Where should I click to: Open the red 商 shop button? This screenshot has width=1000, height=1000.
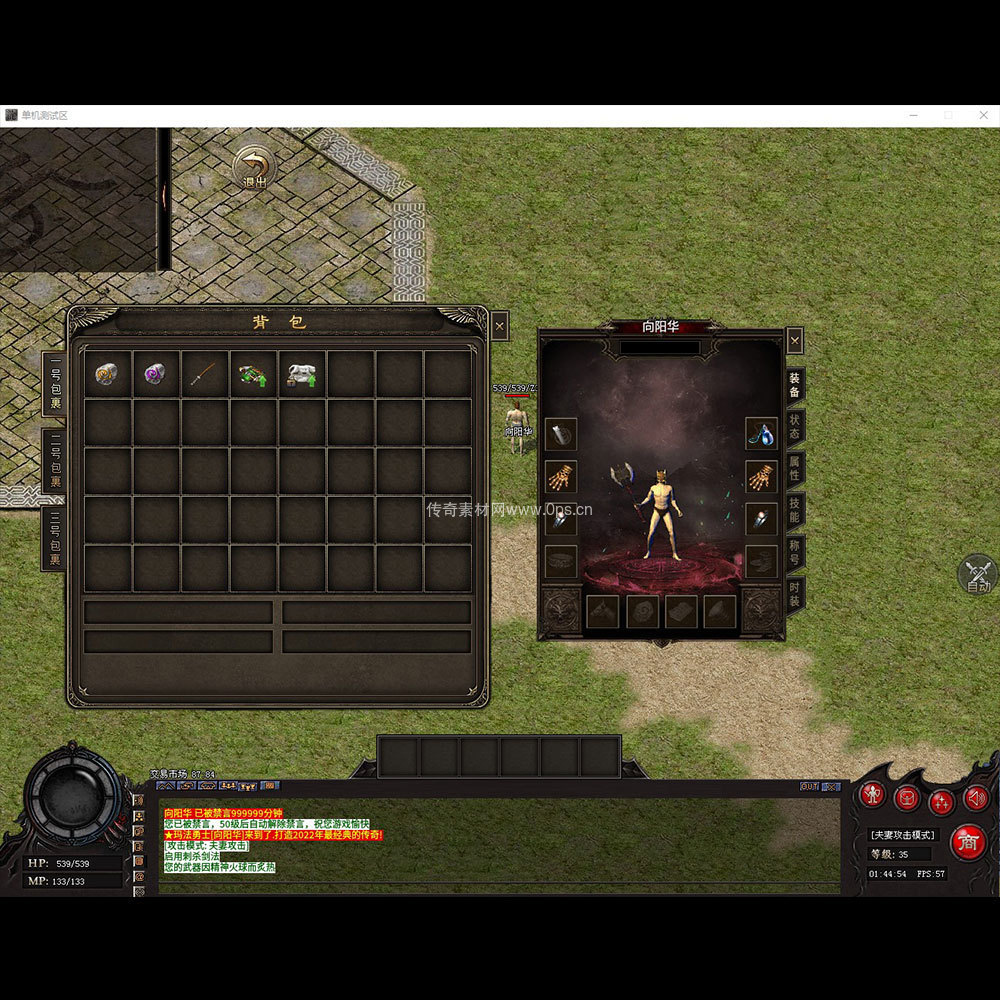[967, 843]
